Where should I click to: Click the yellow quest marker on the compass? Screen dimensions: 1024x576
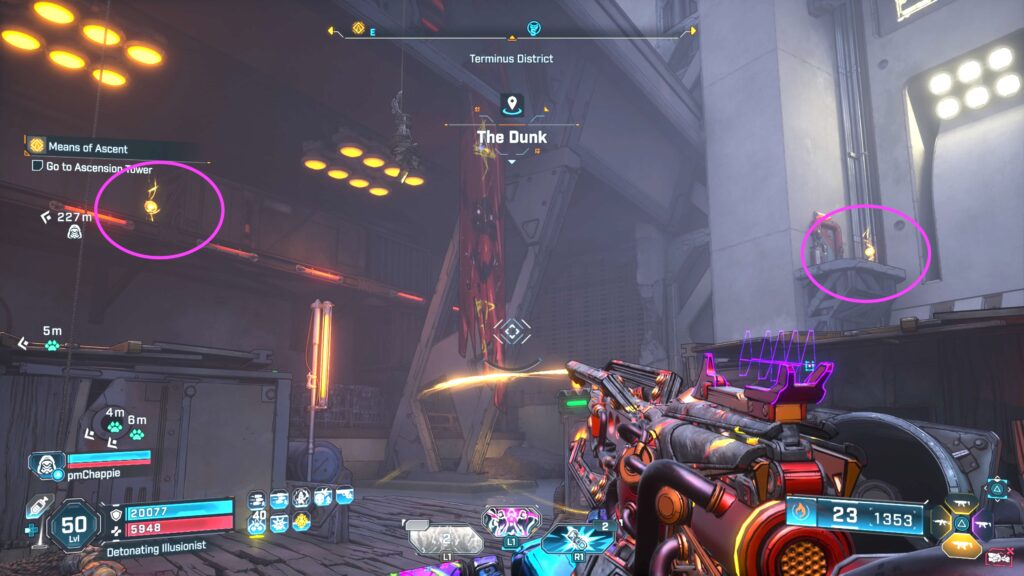357,28
